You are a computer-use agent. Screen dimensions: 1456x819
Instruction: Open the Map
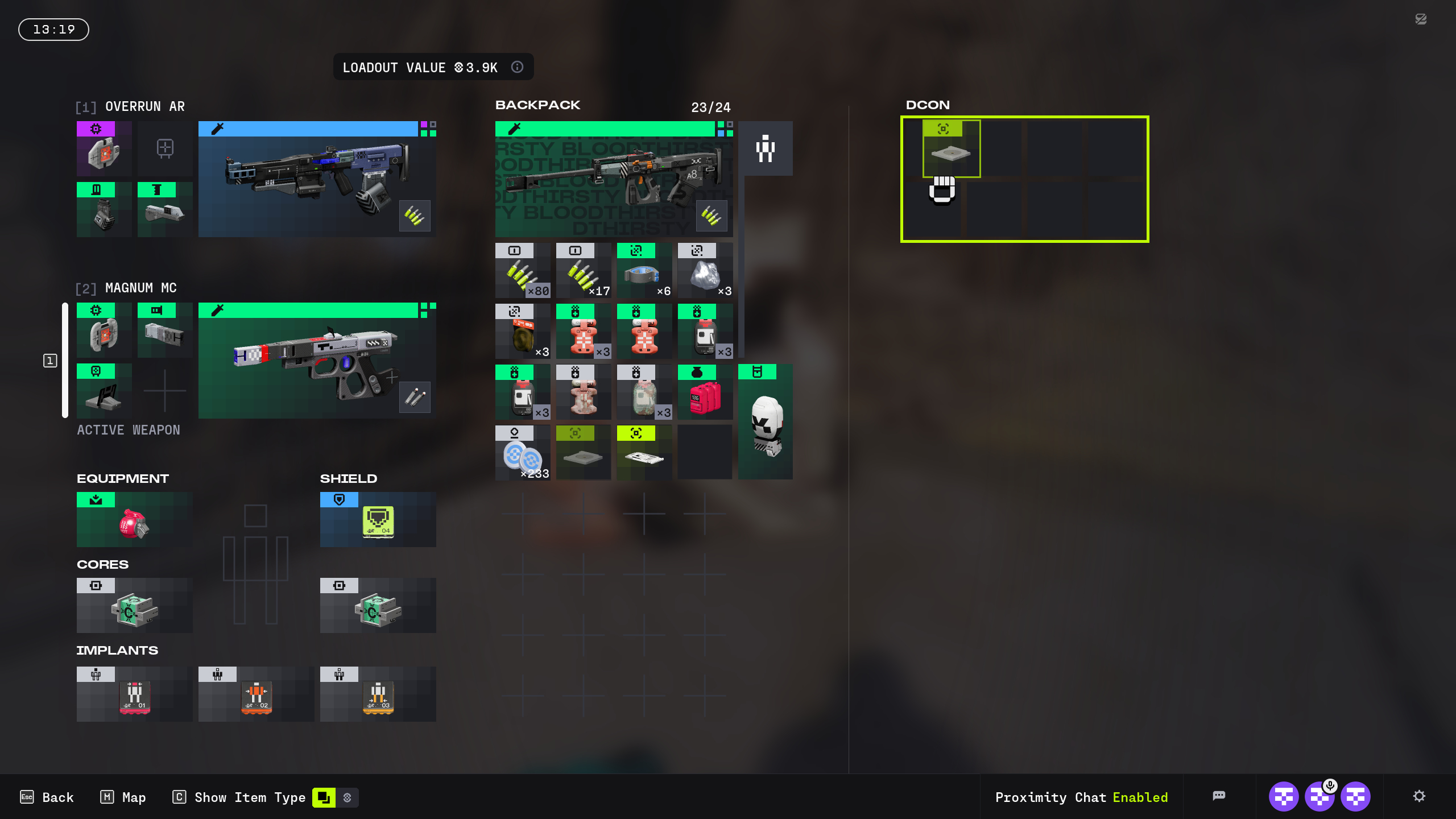click(x=122, y=797)
